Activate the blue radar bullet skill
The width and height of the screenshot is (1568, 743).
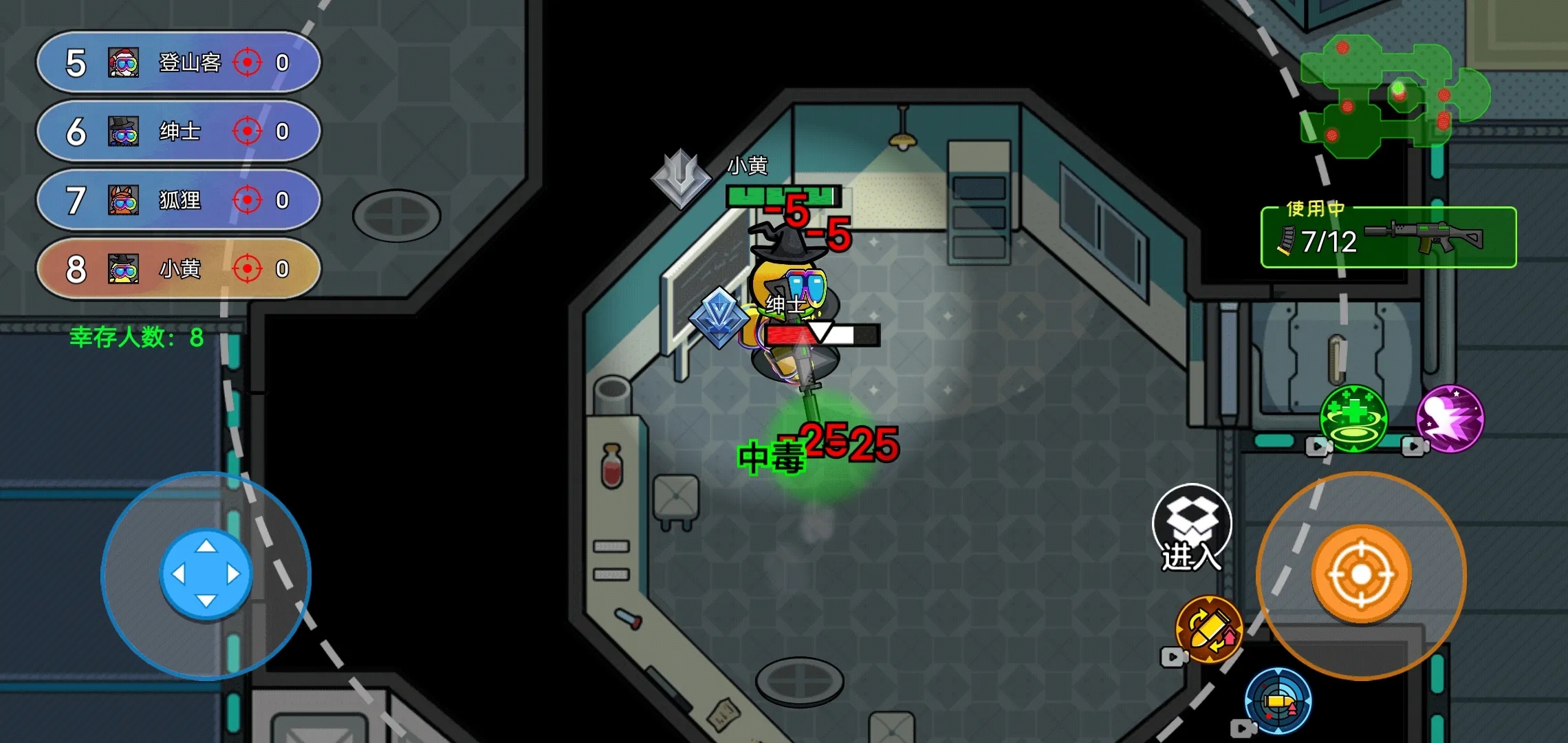(1278, 702)
